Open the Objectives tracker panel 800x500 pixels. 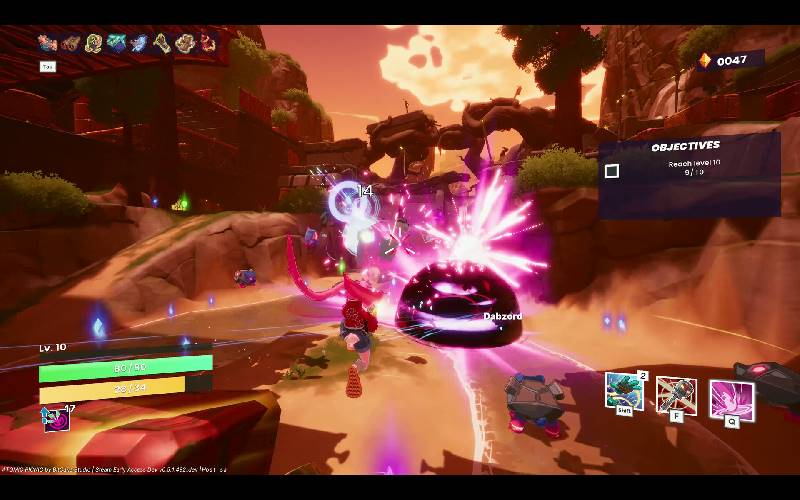(x=686, y=146)
